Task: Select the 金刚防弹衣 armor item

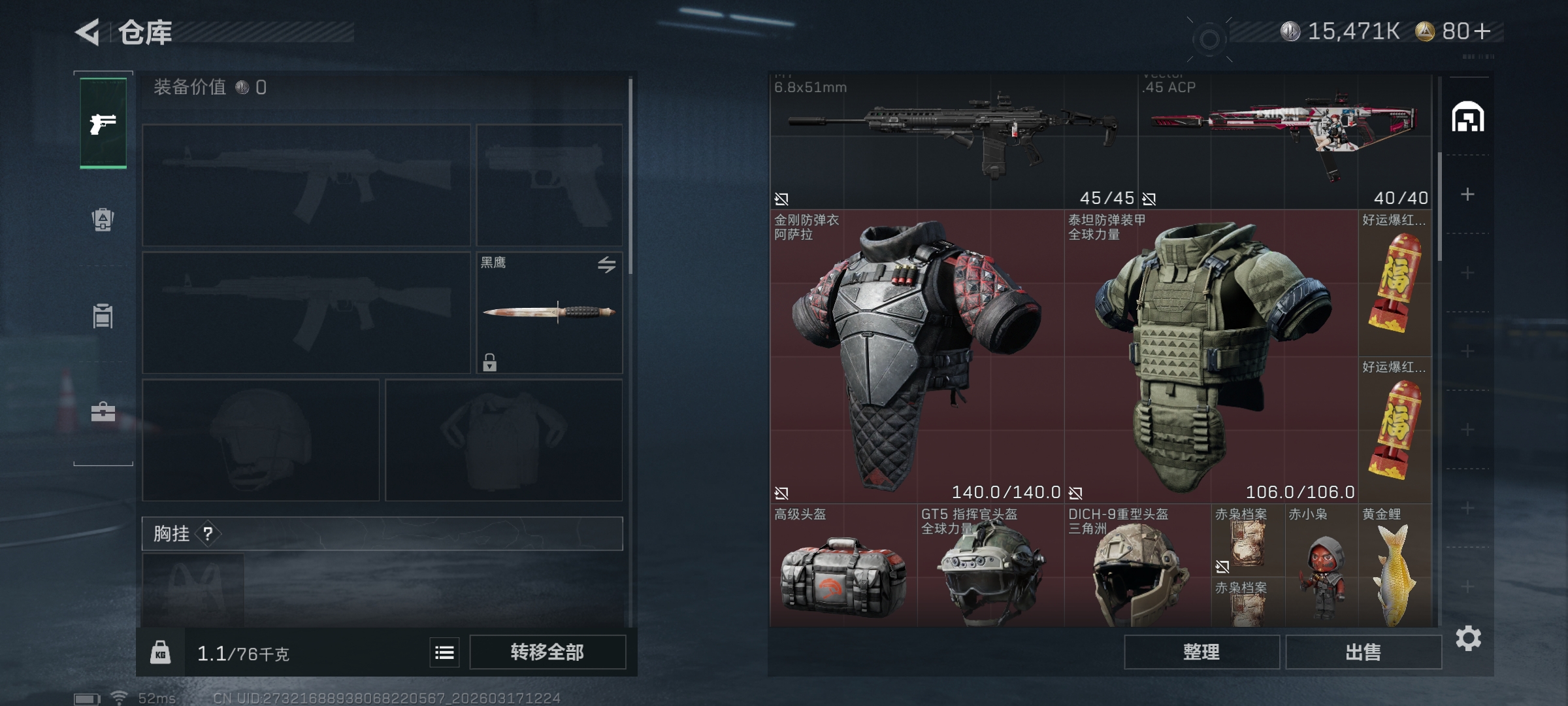Action: (x=916, y=356)
